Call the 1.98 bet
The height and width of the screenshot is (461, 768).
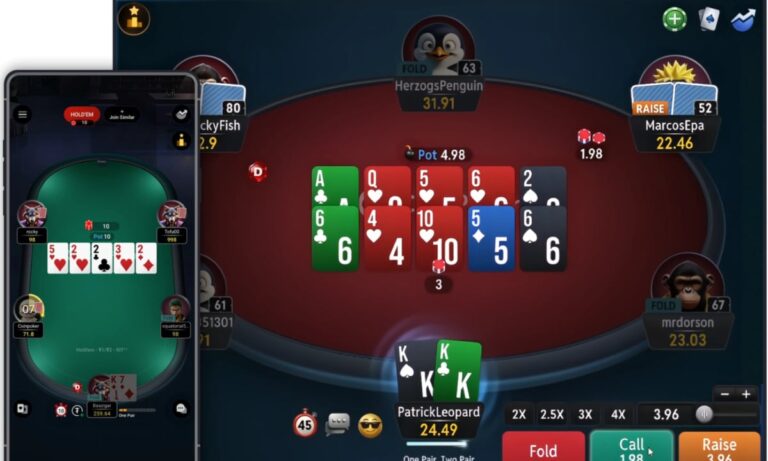[631, 446]
